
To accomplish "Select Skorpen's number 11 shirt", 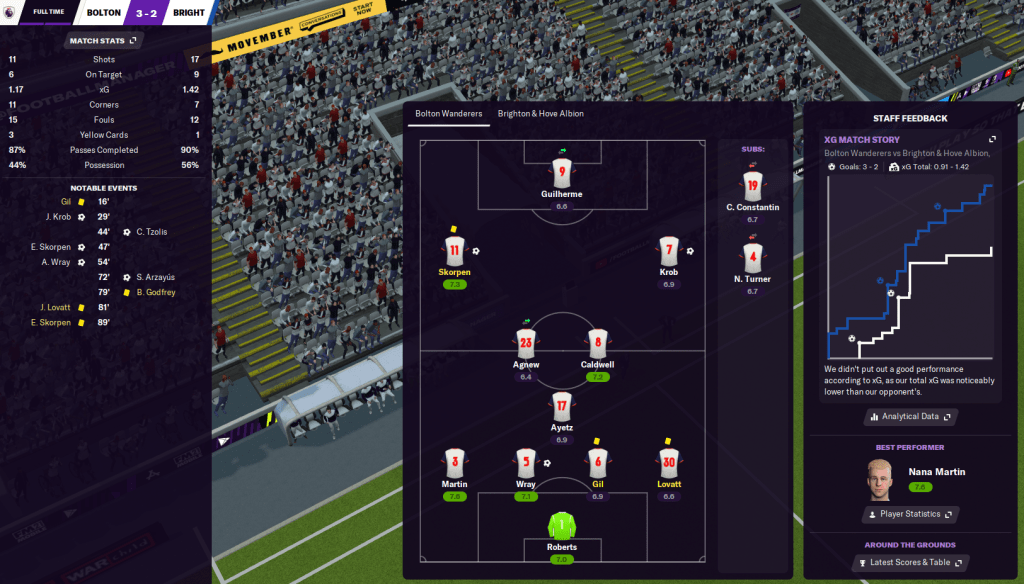I will click(x=454, y=251).
